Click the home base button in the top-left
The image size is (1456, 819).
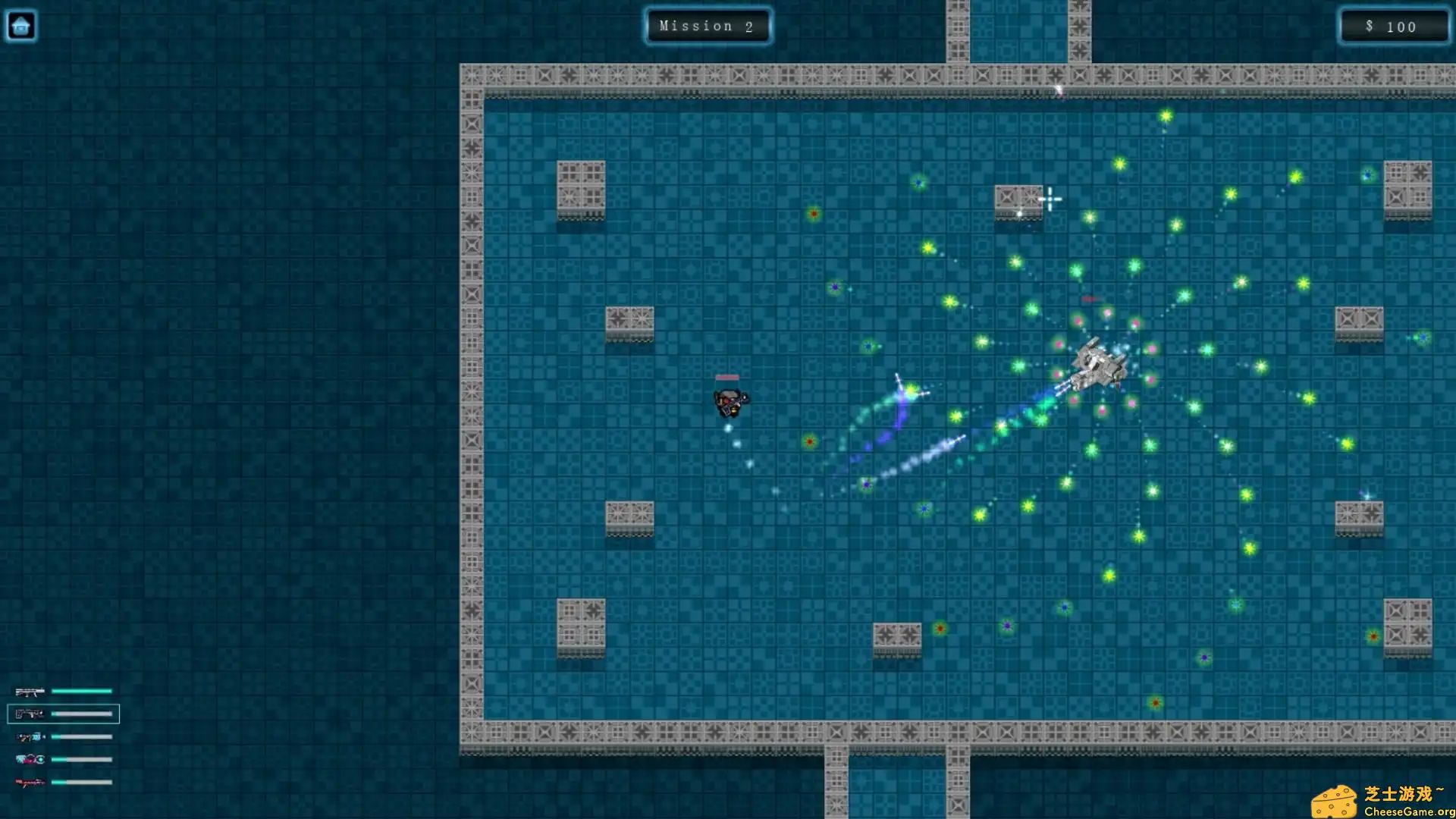click(x=21, y=25)
